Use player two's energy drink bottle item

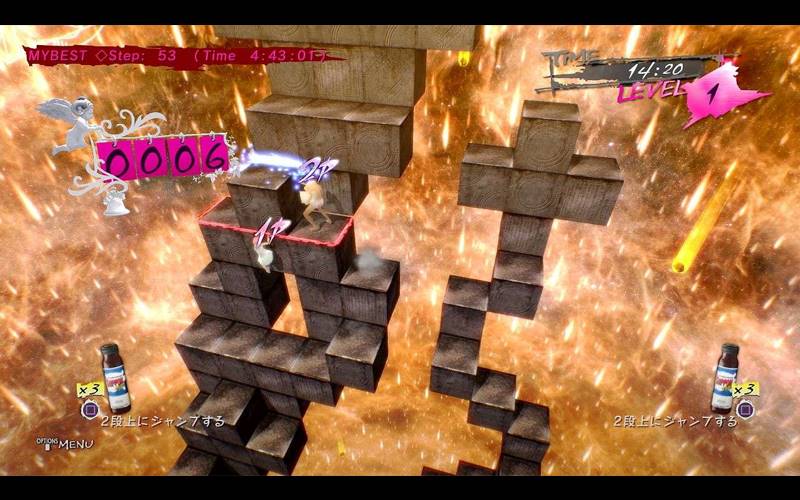point(723,377)
